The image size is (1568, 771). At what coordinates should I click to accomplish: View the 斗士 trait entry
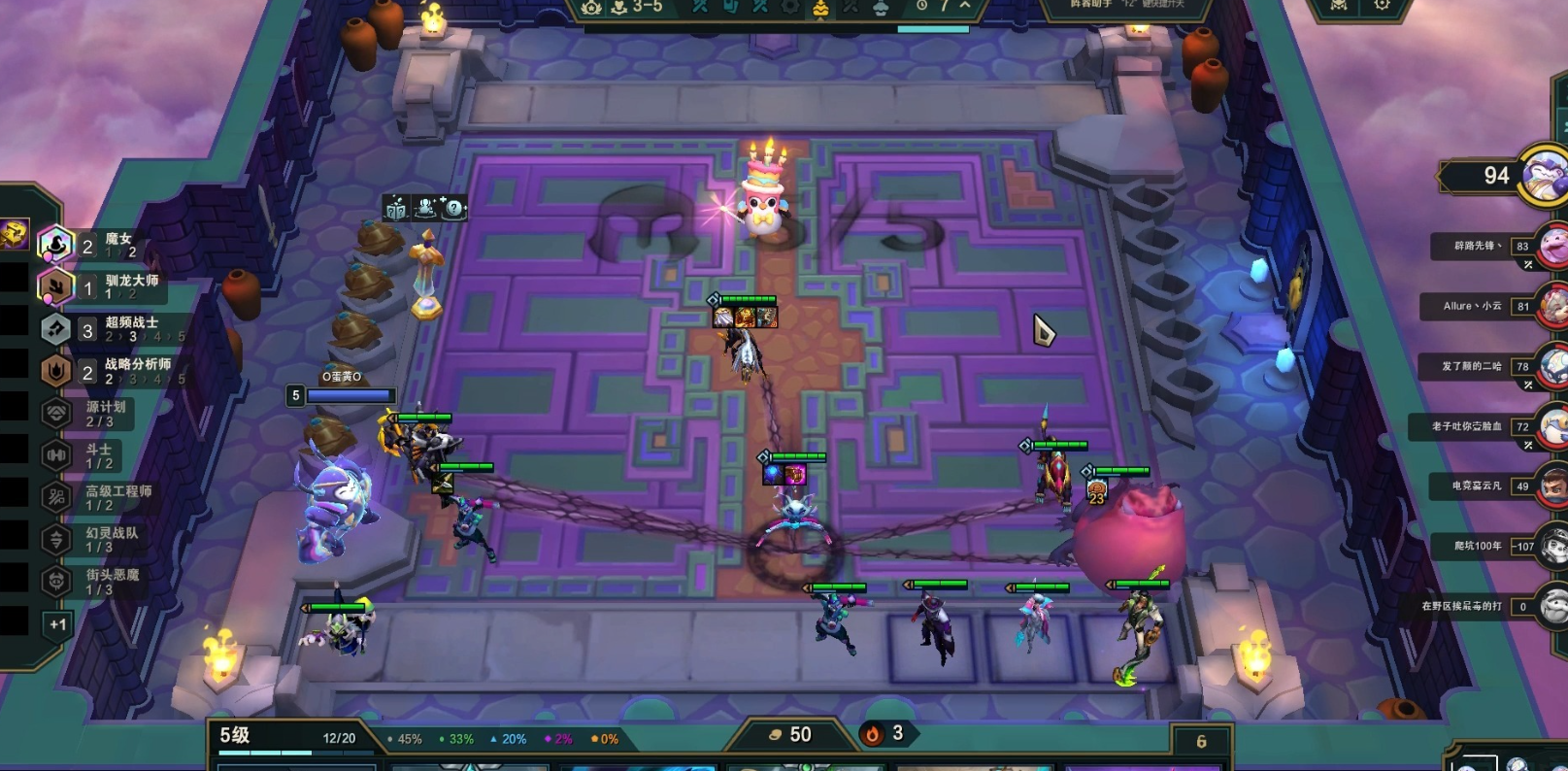[87, 455]
